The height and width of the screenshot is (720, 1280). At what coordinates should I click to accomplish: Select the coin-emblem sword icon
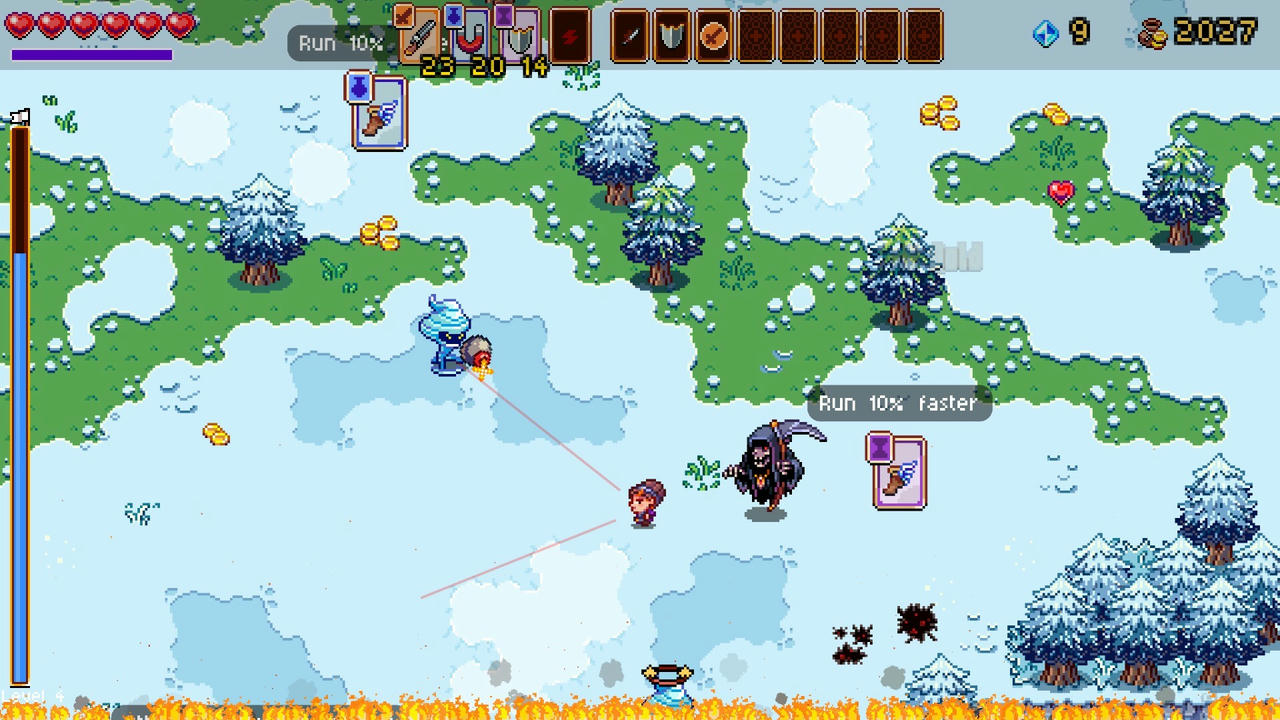(x=712, y=35)
